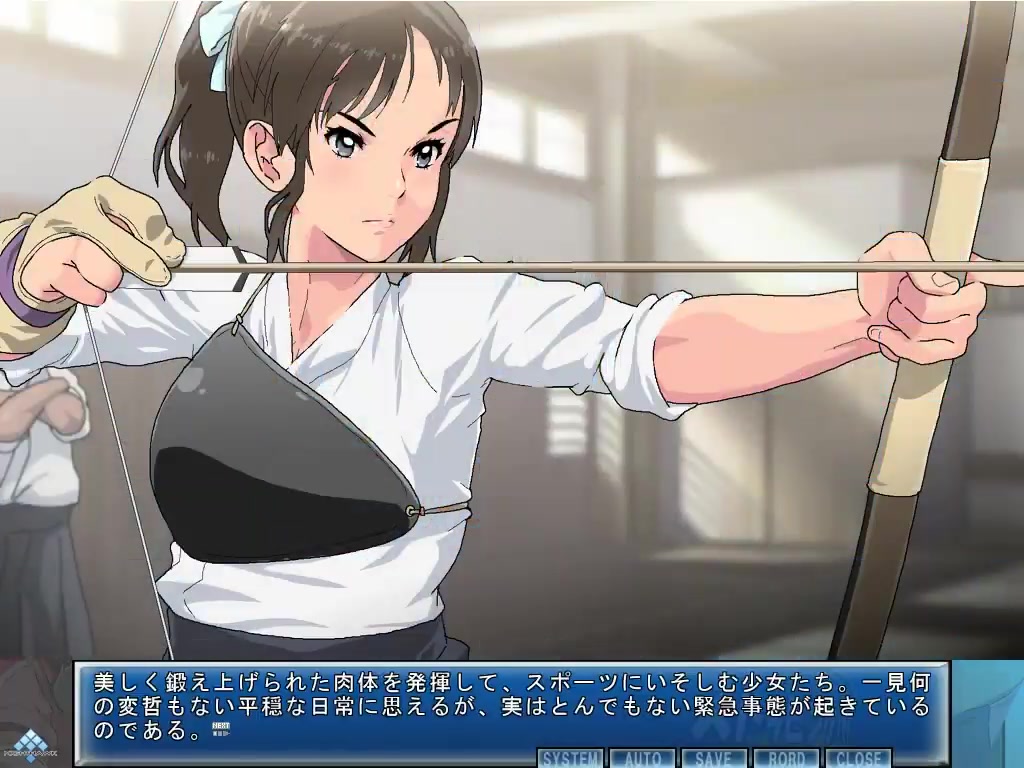
Task: Open the SYSTEM menu
Action: (572, 758)
